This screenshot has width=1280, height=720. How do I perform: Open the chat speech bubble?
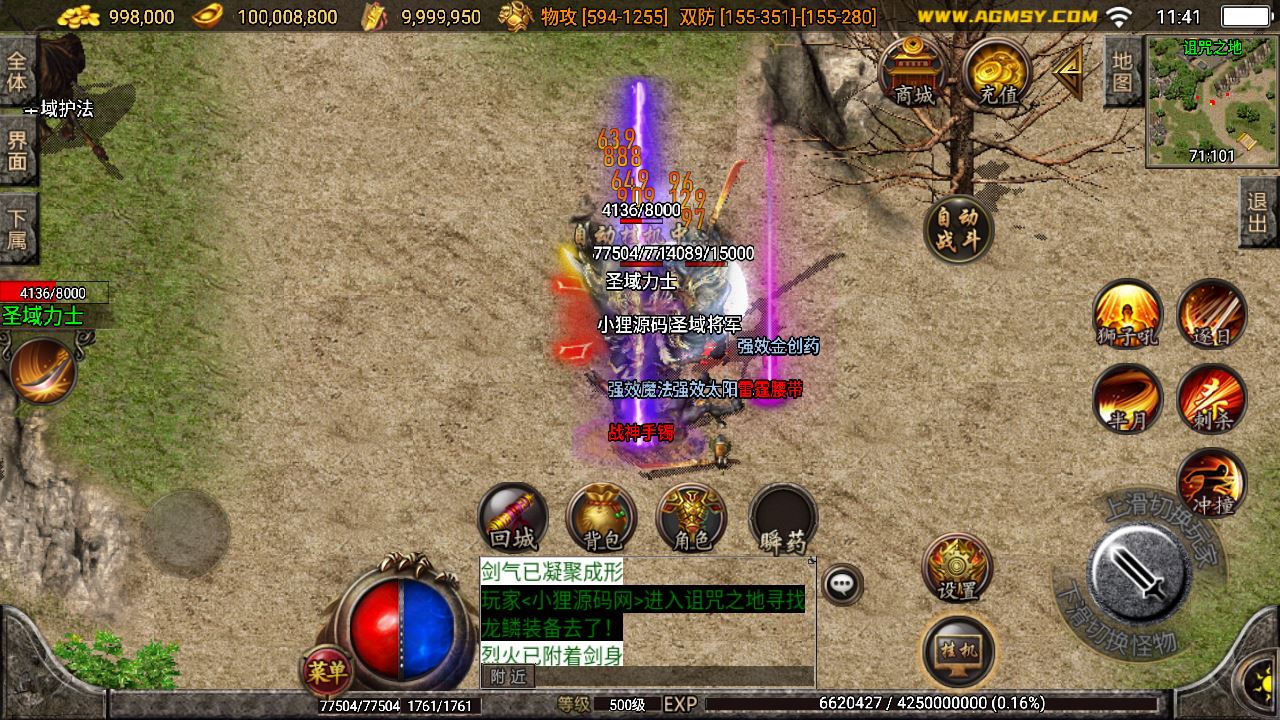pyautogui.click(x=843, y=584)
